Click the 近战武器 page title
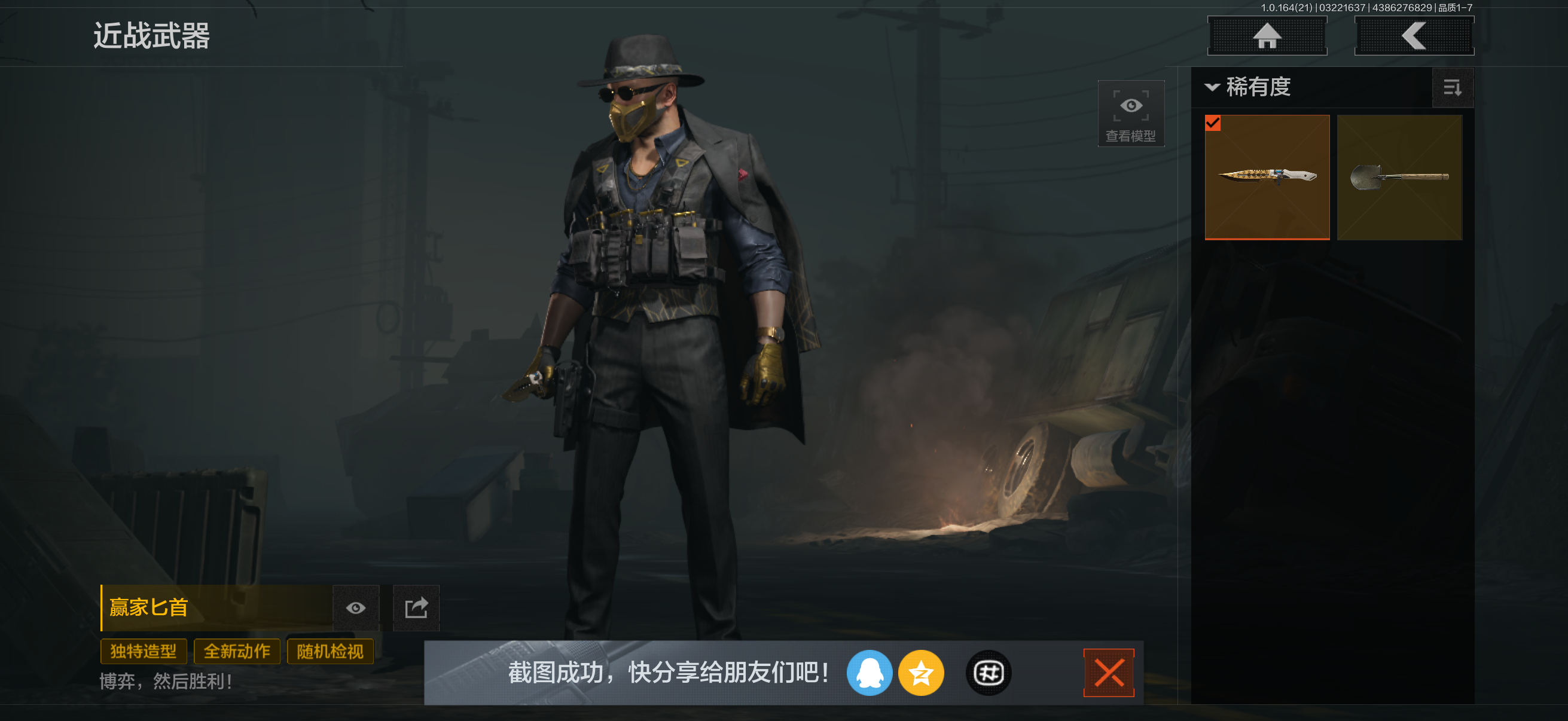The height and width of the screenshot is (721, 1568). pyautogui.click(x=152, y=36)
